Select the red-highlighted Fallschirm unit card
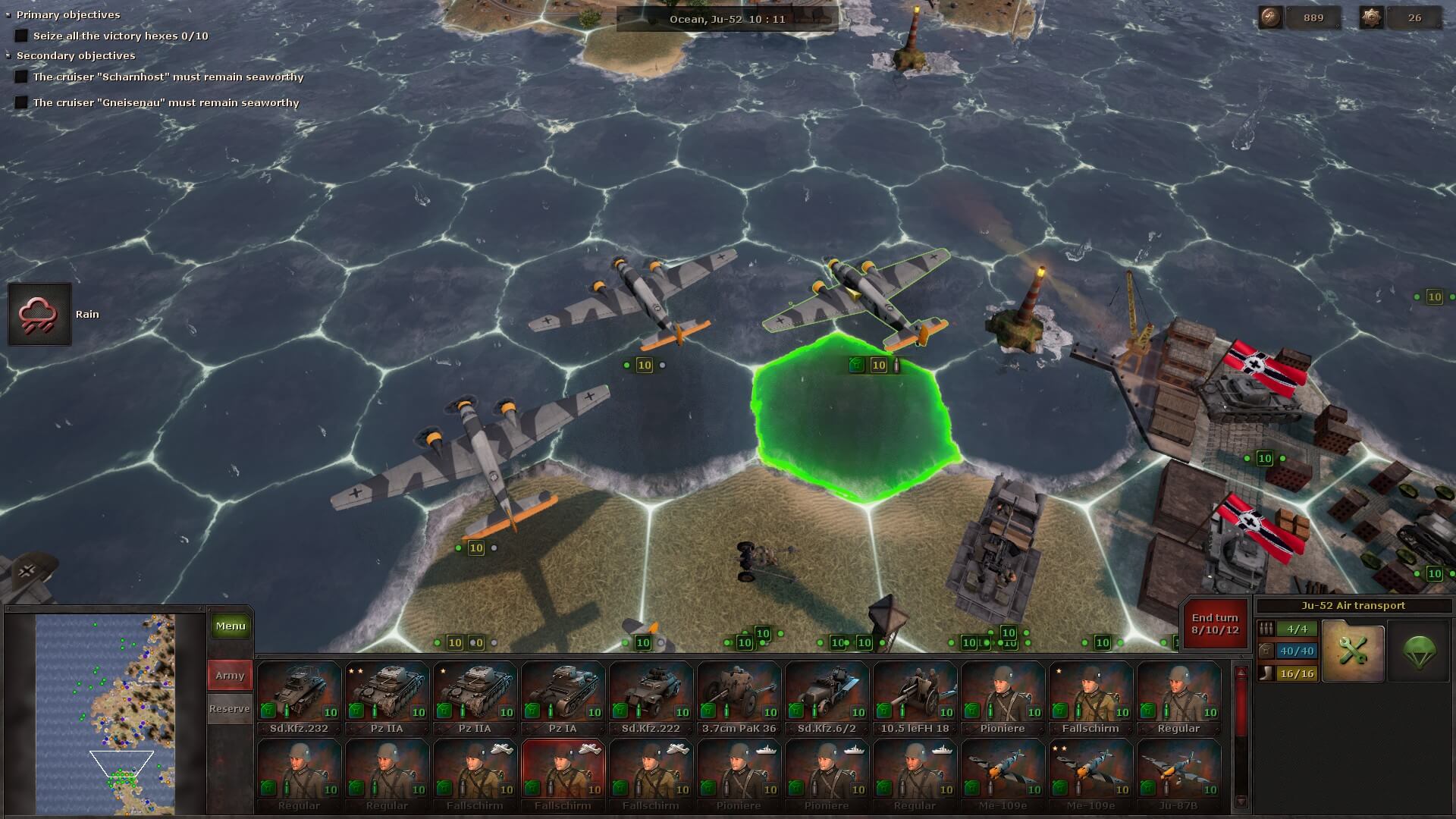 tap(563, 773)
